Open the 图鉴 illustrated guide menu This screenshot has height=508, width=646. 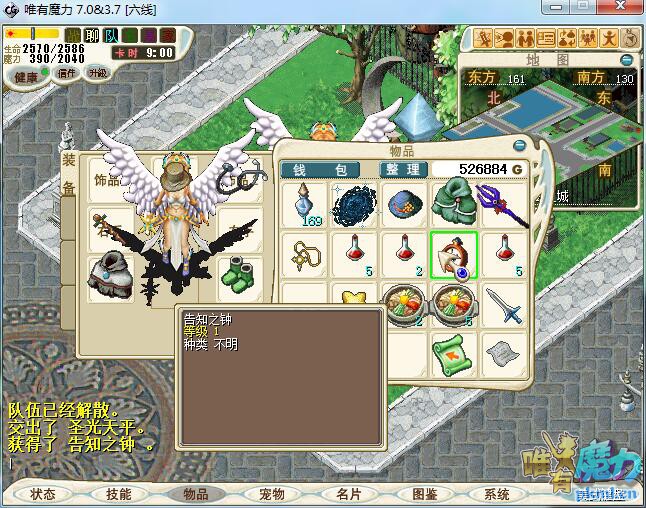click(x=424, y=494)
